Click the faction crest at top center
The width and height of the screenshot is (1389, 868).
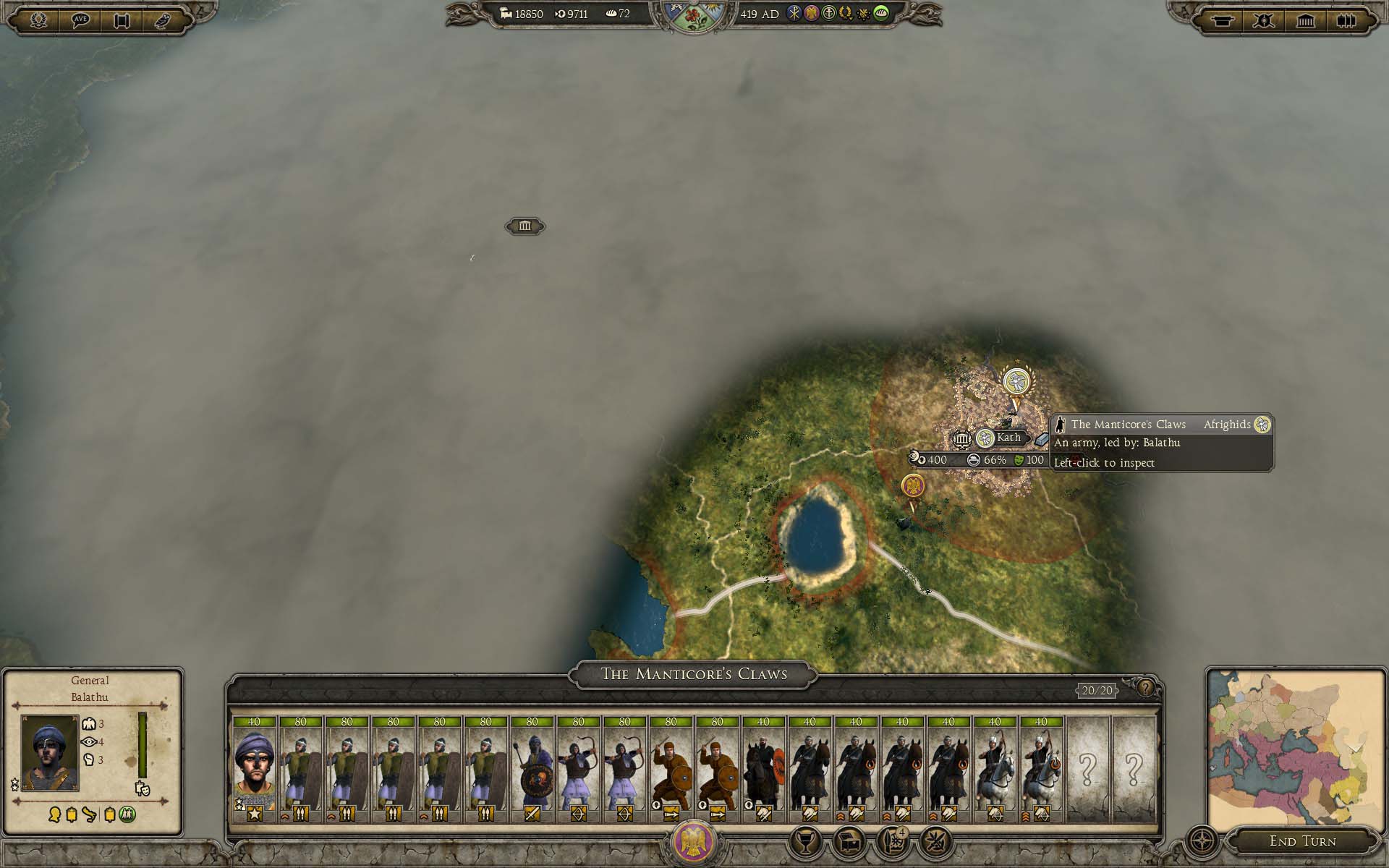coord(694,16)
